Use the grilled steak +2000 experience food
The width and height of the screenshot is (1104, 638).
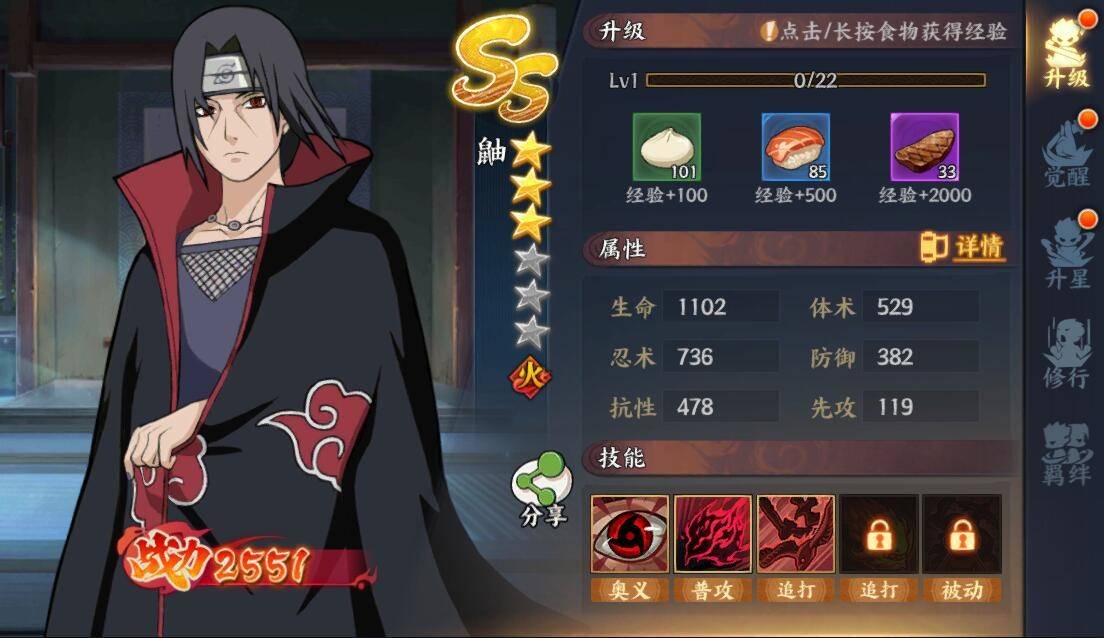pos(924,147)
